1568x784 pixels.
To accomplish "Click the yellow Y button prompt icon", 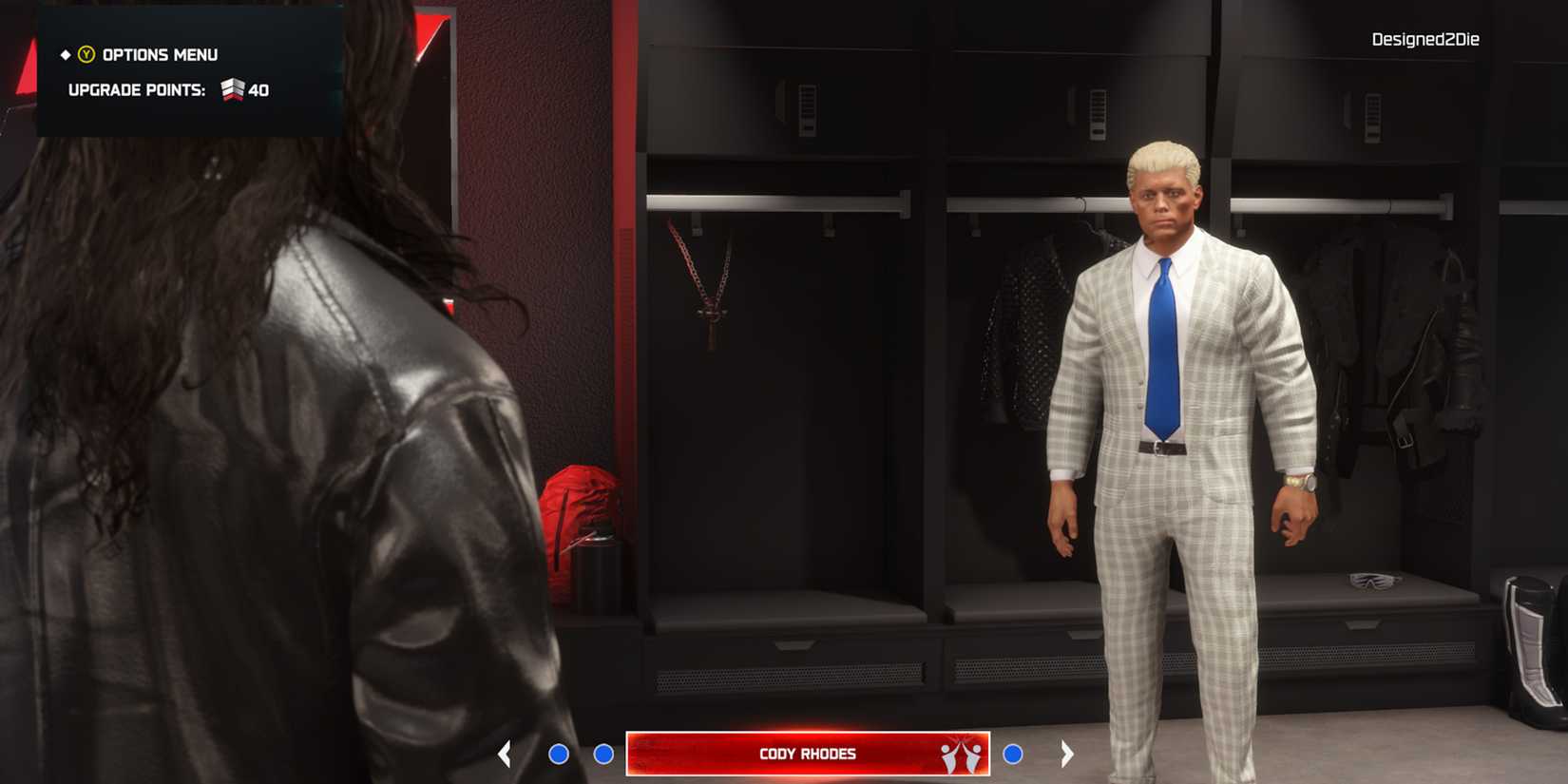I will (88, 54).
